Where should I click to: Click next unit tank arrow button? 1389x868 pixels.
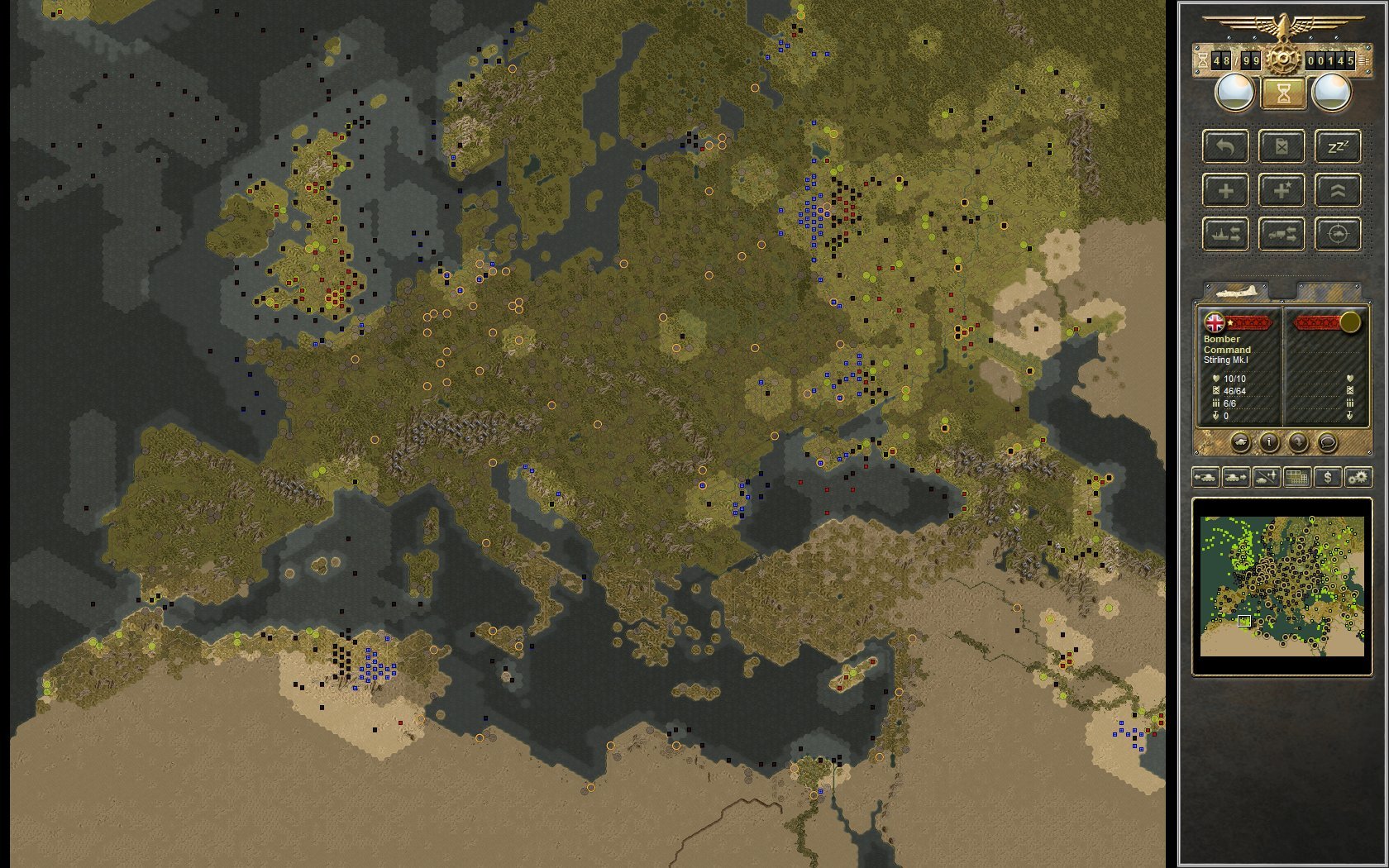[1235, 477]
